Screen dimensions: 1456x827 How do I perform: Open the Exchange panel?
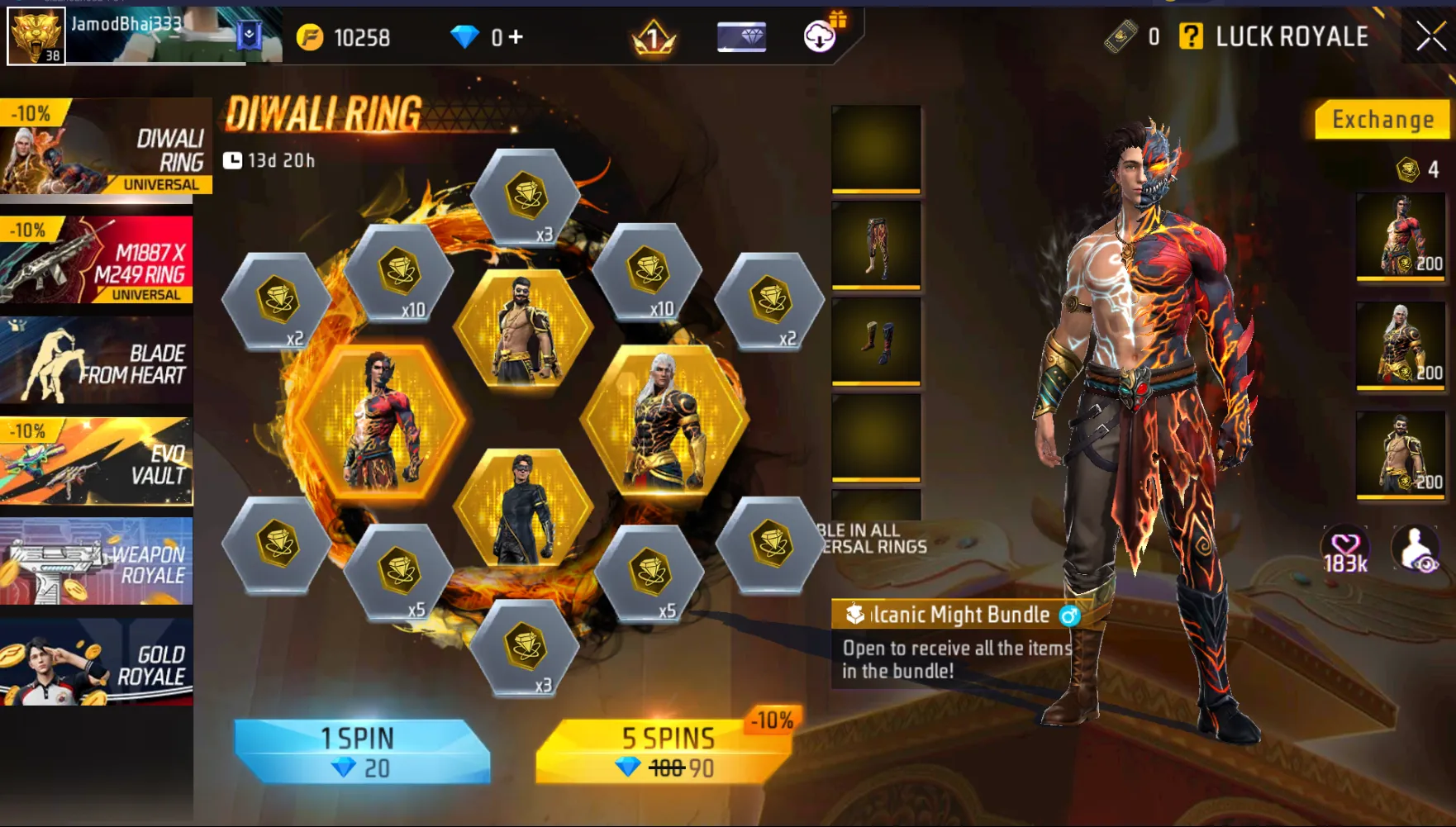(1382, 120)
